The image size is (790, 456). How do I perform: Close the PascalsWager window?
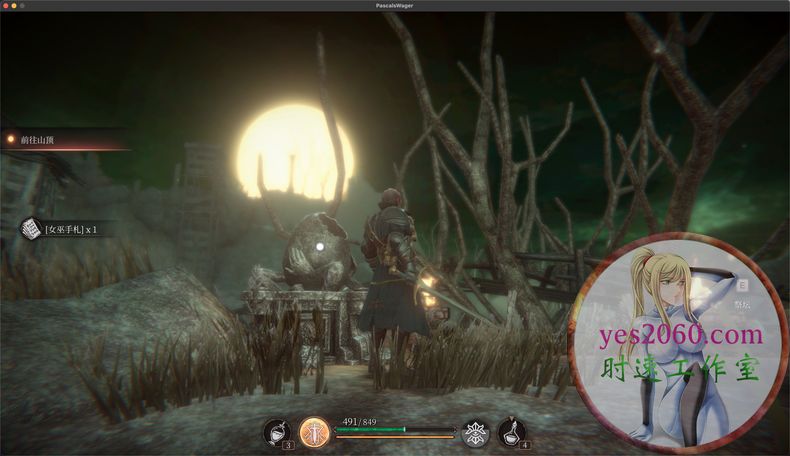coord(5,6)
